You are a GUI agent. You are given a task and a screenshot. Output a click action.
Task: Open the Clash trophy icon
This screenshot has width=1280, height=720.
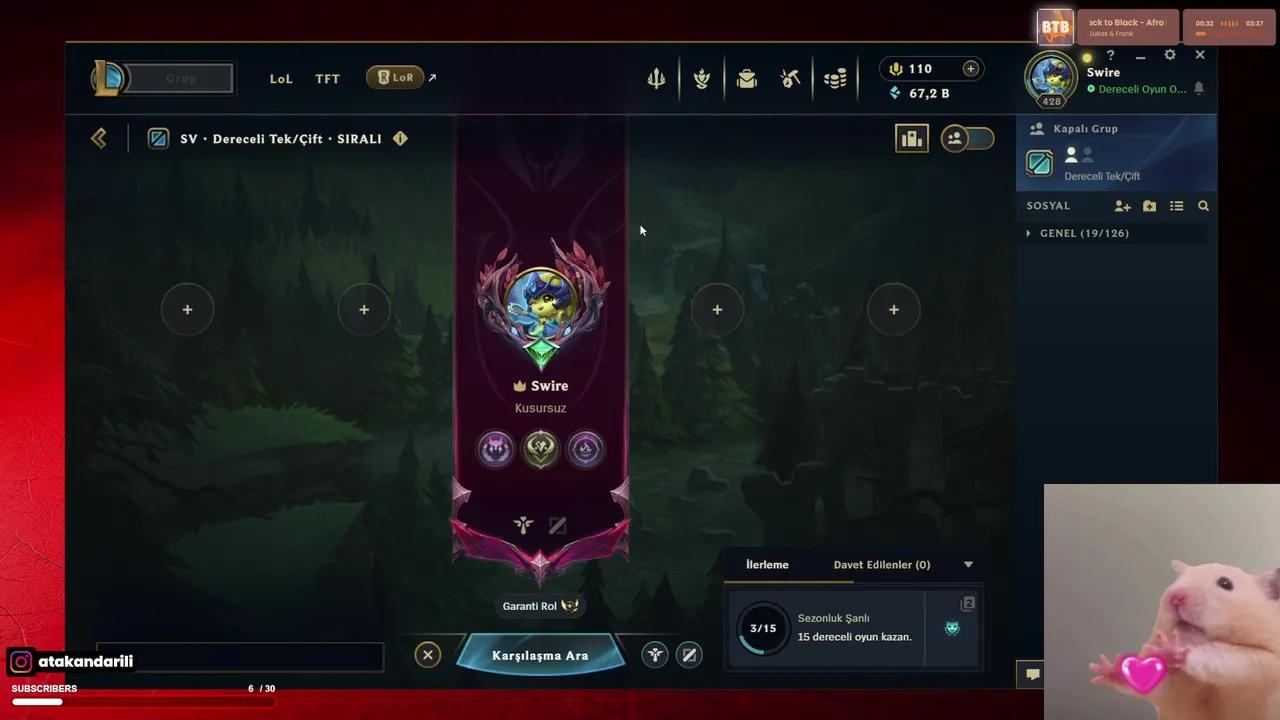(x=701, y=78)
